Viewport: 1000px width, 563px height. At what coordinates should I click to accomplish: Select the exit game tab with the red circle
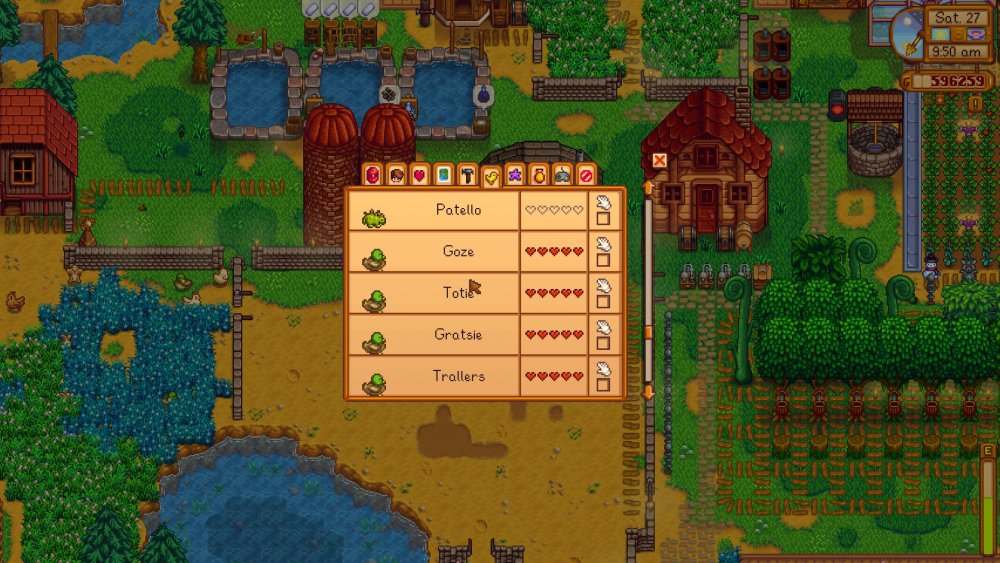click(586, 176)
